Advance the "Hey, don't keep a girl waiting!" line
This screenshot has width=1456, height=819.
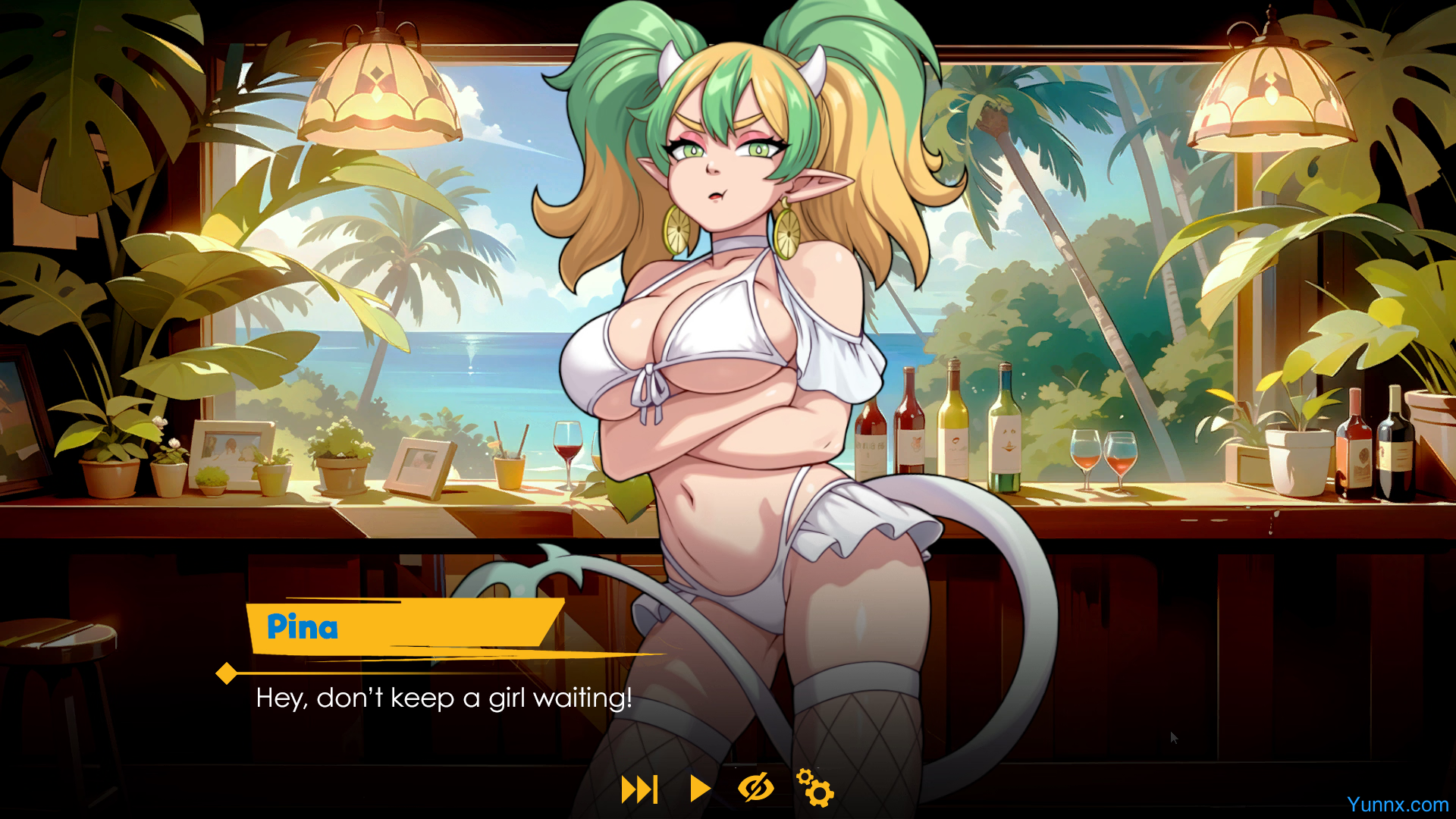point(444,698)
